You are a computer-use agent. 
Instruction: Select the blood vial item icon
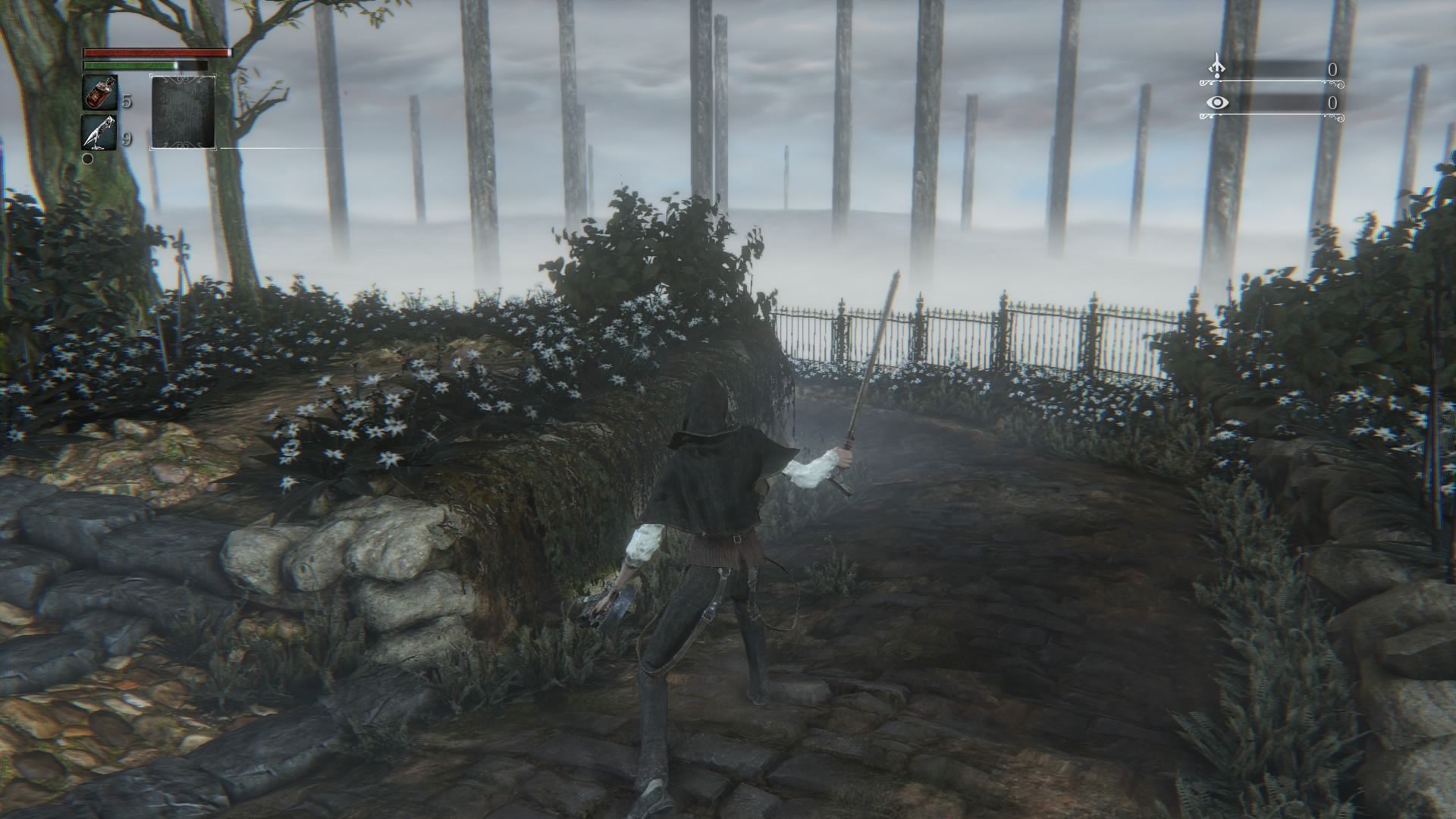pos(99,93)
